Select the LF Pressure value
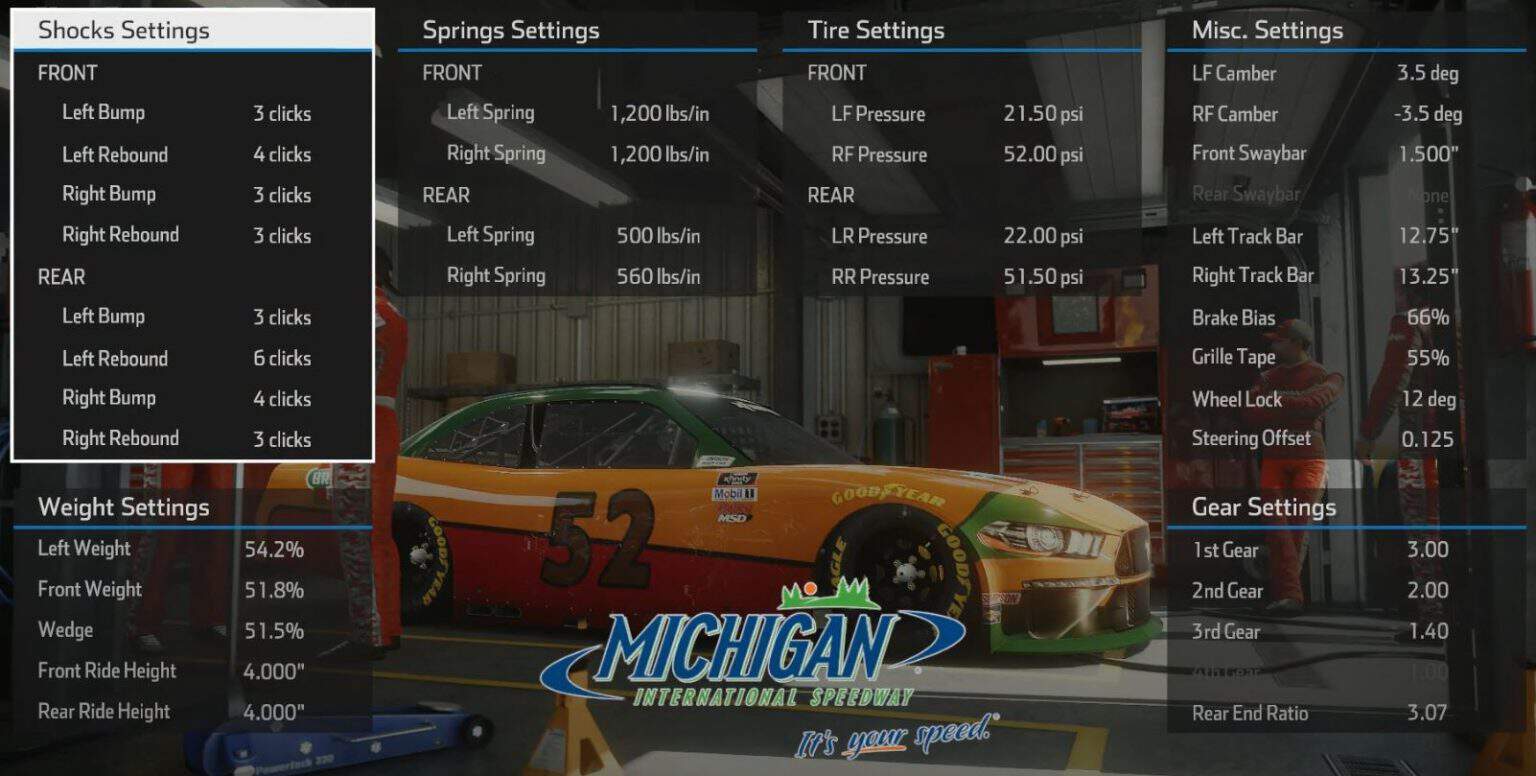 pos(1041,114)
